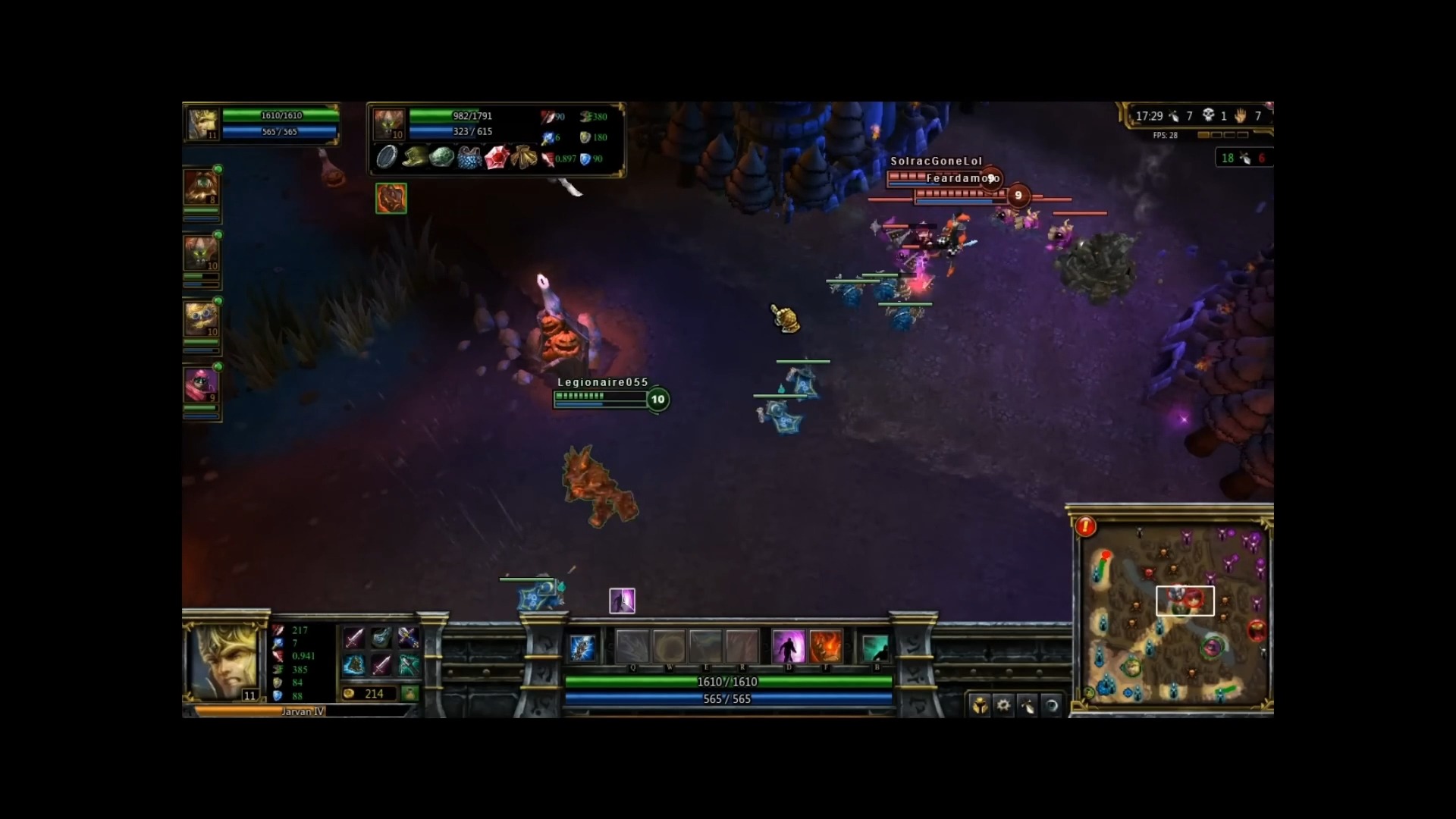The width and height of the screenshot is (1456, 819).
Task: Select the goggles-wearing ally portrait
Action: [x=201, y=318]
